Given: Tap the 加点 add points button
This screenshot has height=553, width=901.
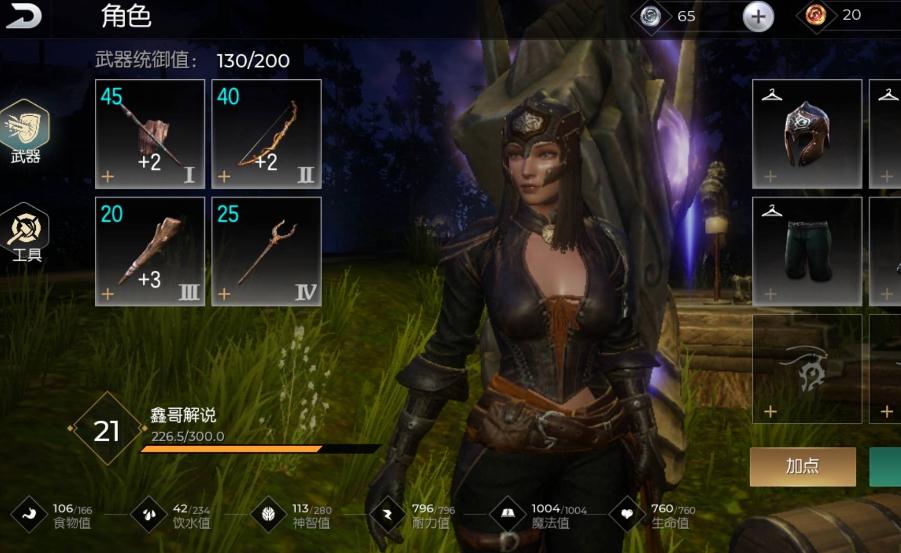Looking at the screenshot, I should 802,467.
